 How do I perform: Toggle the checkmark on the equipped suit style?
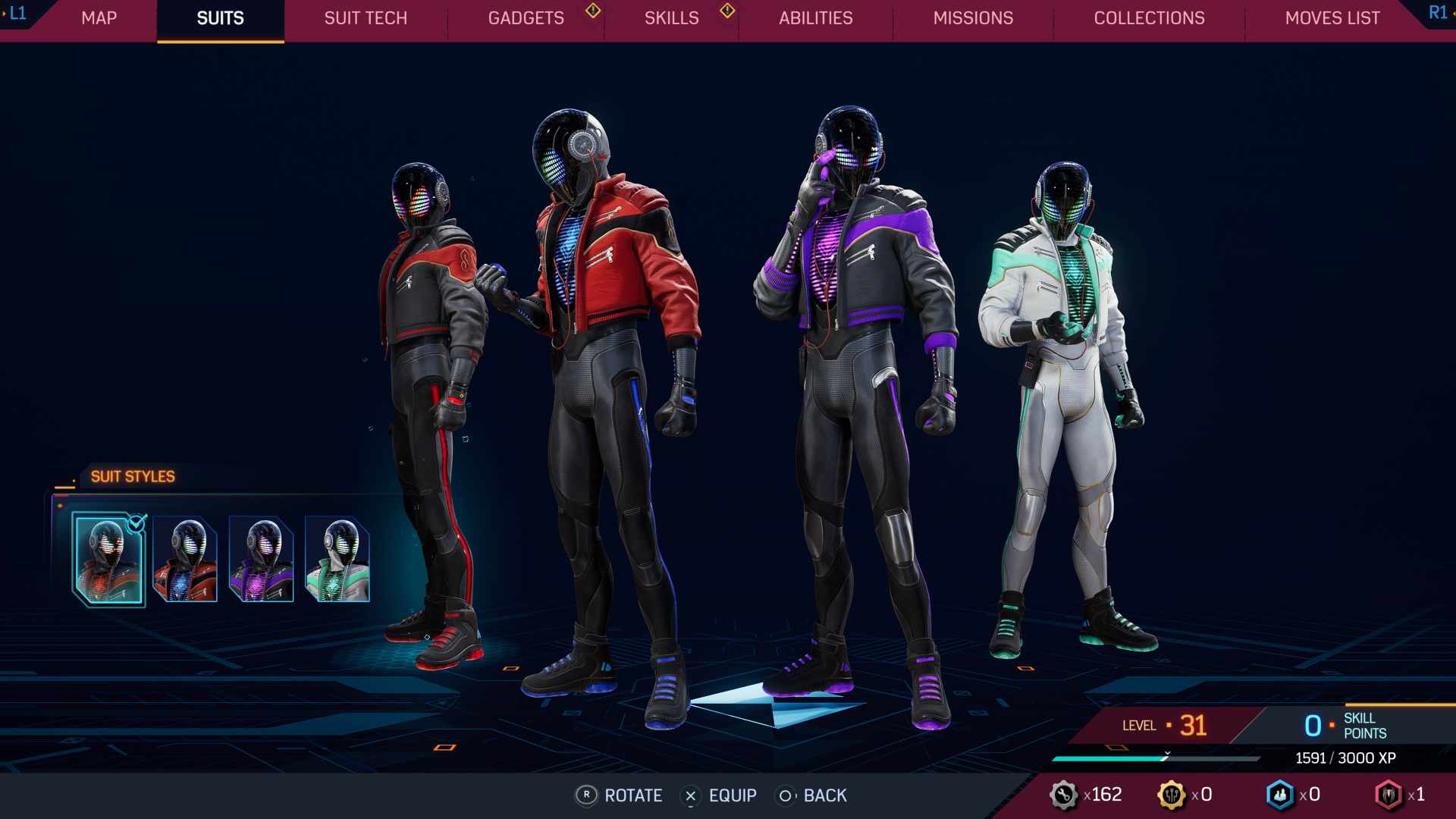[136, 522]
